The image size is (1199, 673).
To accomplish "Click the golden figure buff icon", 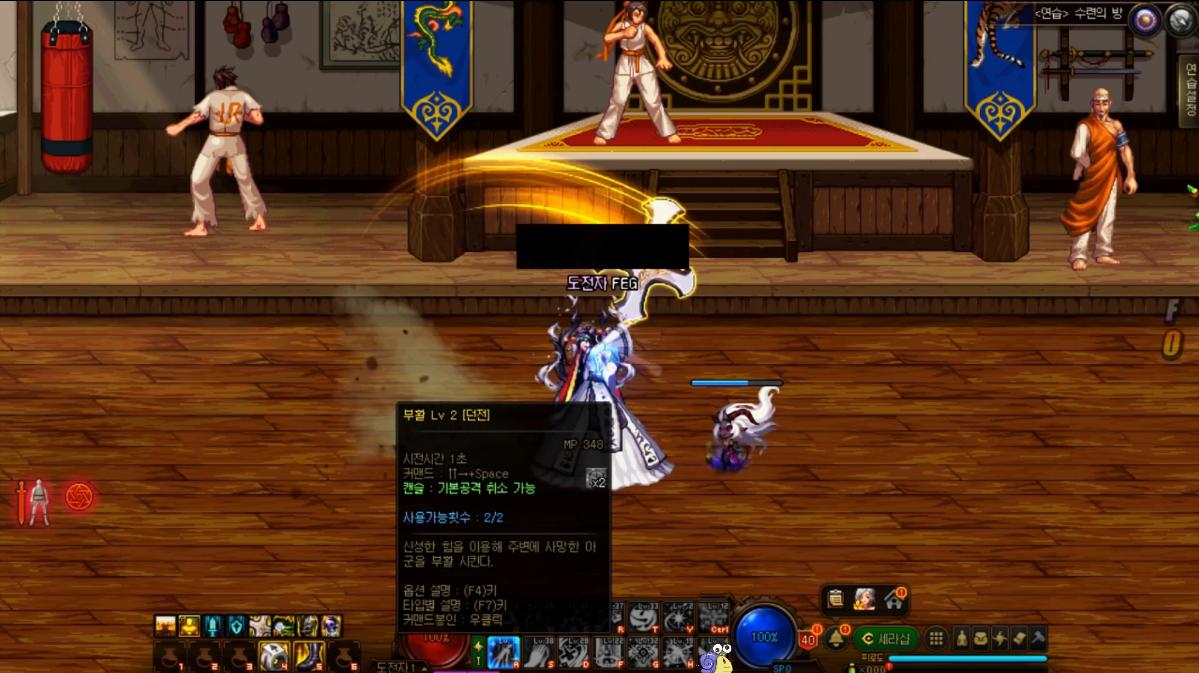I will pyautogui.click(x=189, y=626).
